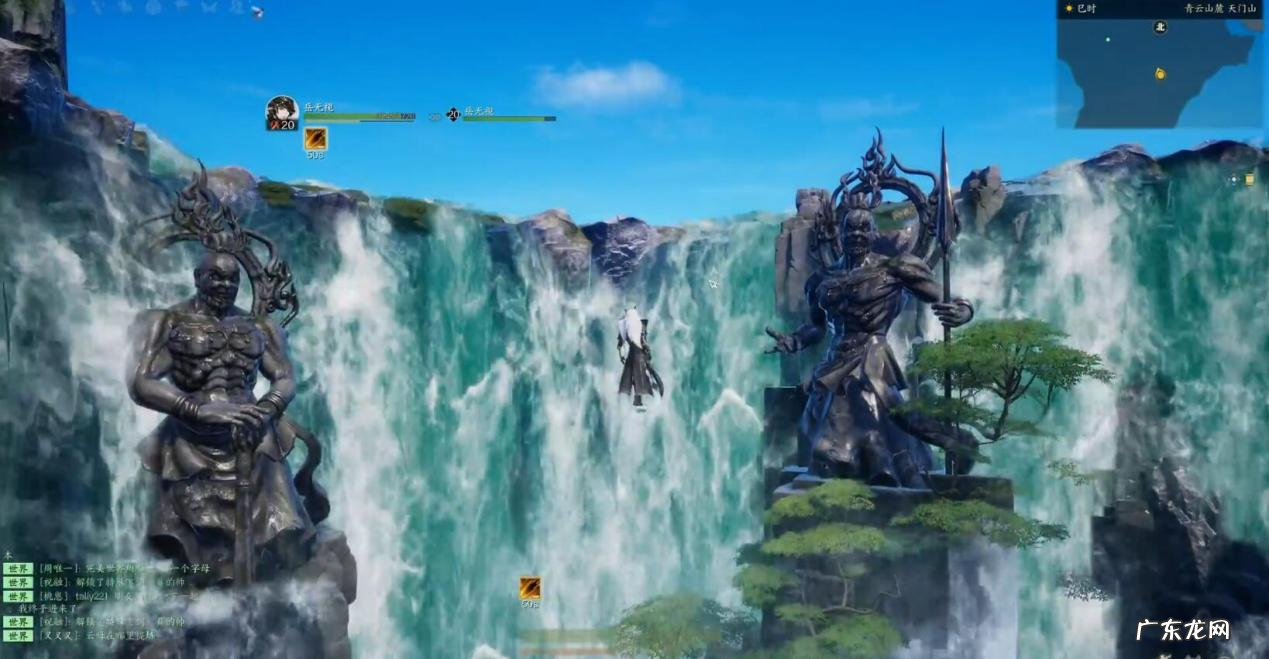Click the target frame level 20 badge
This screenshot has width=1269, height=659.
[x=453, y=114]
